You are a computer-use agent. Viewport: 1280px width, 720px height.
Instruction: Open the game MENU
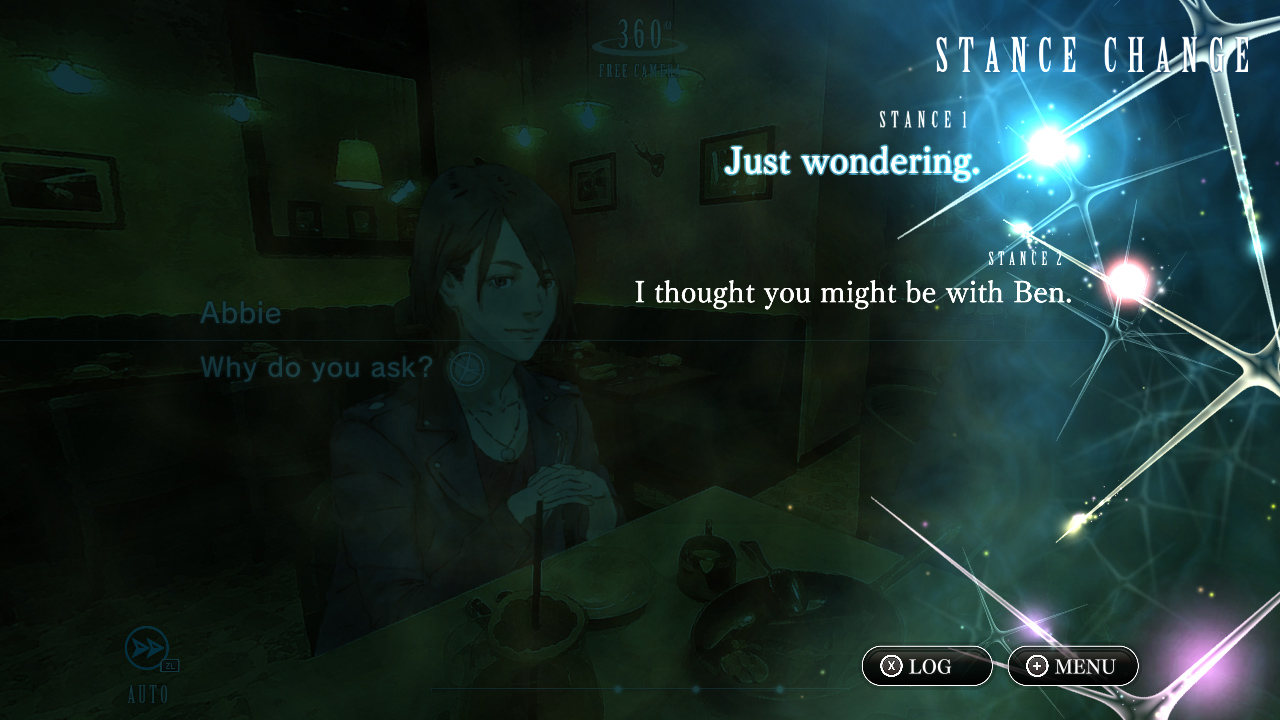click(1071, 666)
